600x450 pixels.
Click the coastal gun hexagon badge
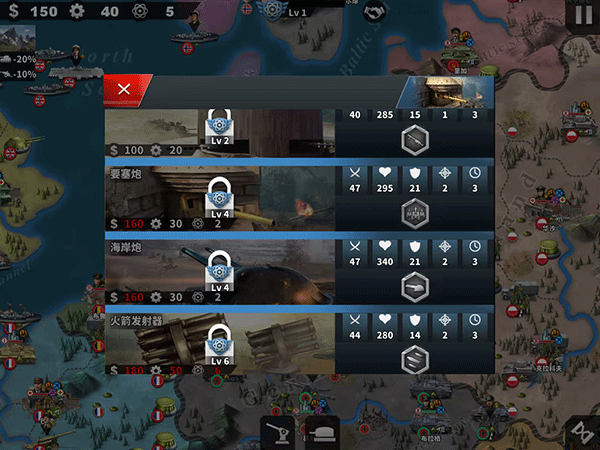pyautogui.click(x=415, y=286)
